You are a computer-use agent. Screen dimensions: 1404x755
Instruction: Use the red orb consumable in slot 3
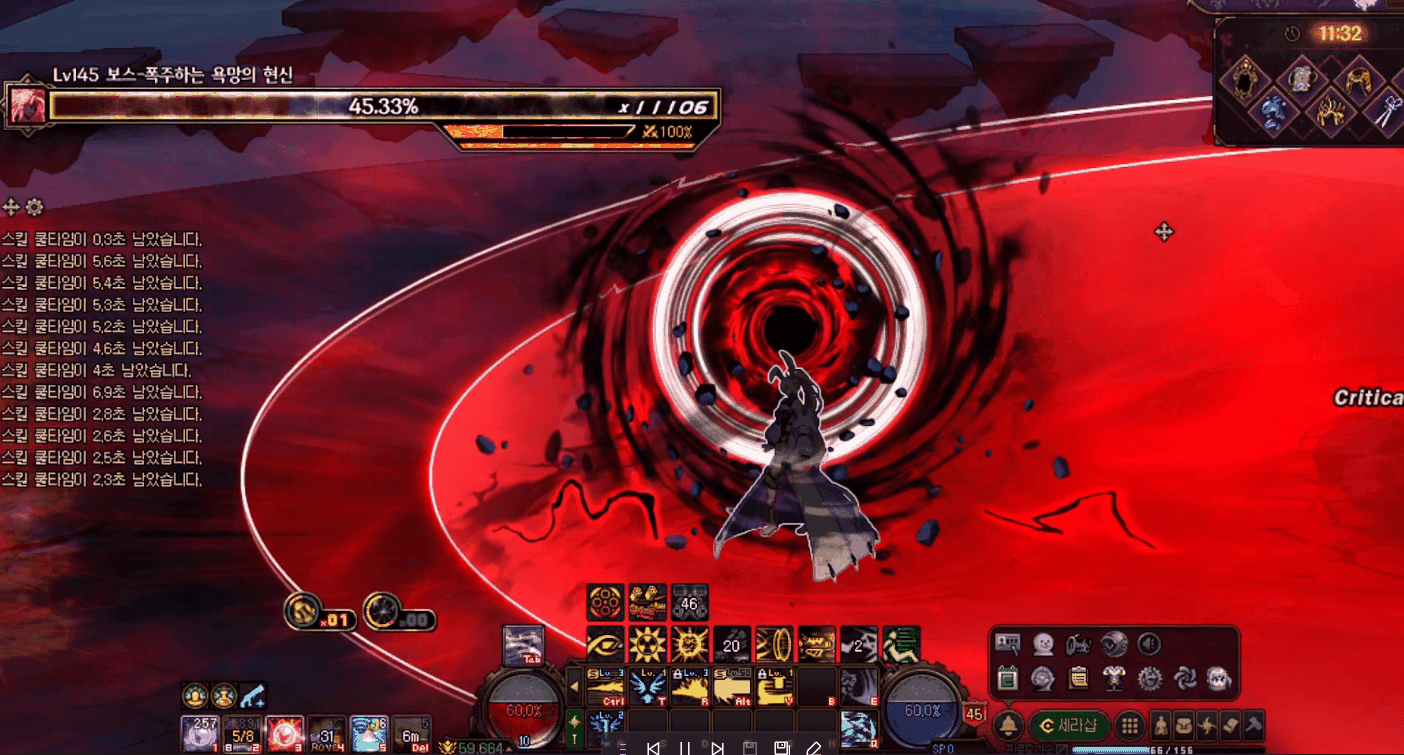point(285,733)
